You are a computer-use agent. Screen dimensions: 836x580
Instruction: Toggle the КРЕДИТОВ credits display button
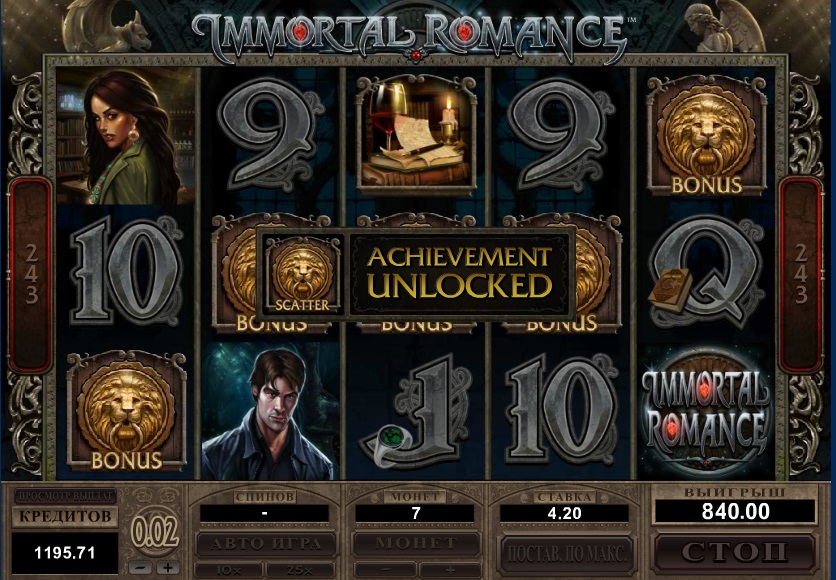point(65,517)
